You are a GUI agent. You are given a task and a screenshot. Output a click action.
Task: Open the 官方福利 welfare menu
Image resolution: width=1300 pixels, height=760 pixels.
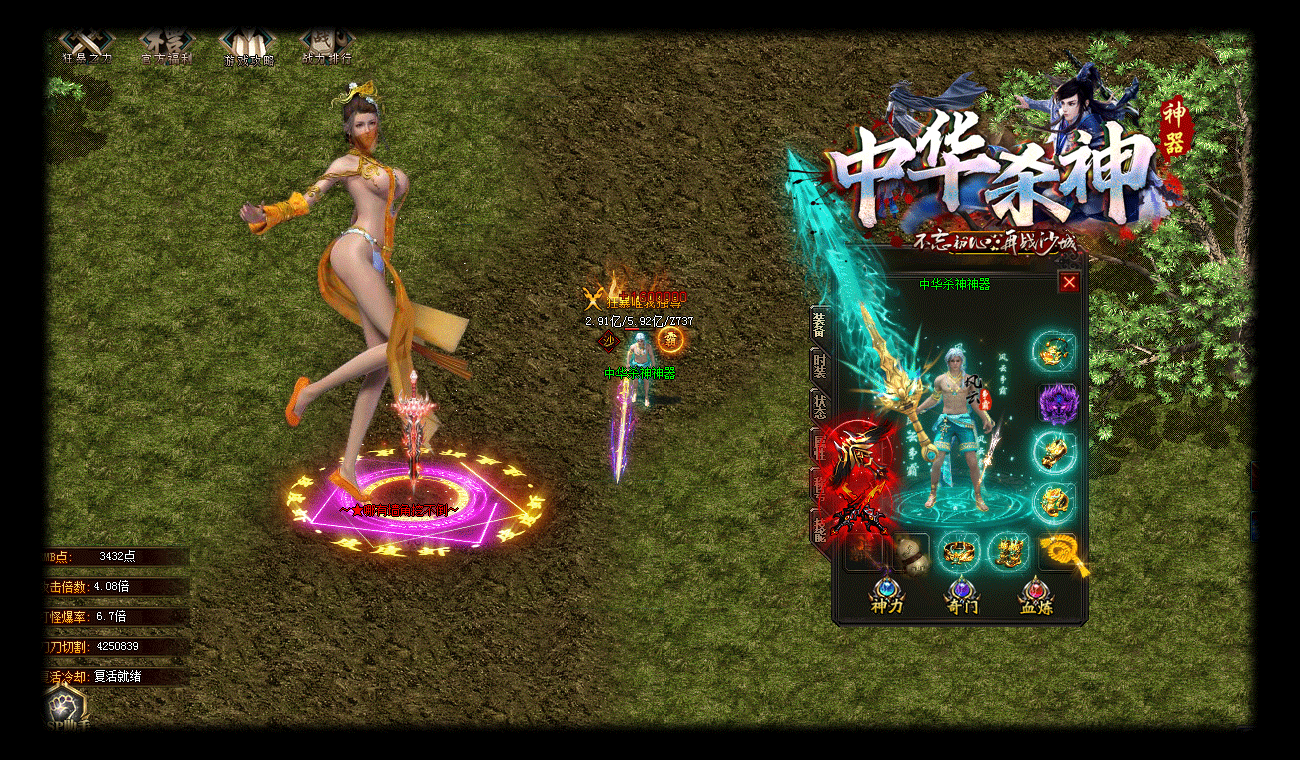(x=166, y=44)
